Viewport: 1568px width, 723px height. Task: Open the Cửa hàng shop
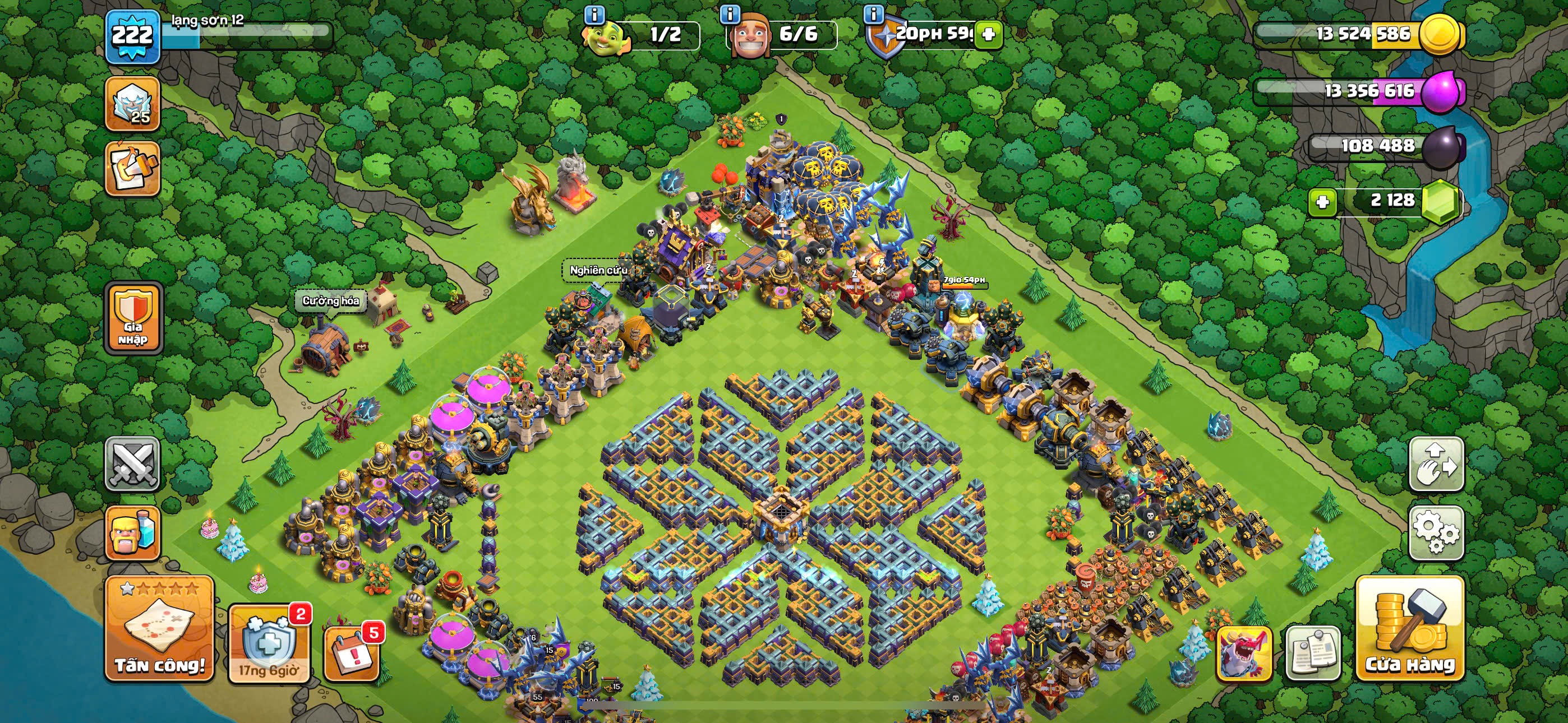click(x=1410, y=629)
